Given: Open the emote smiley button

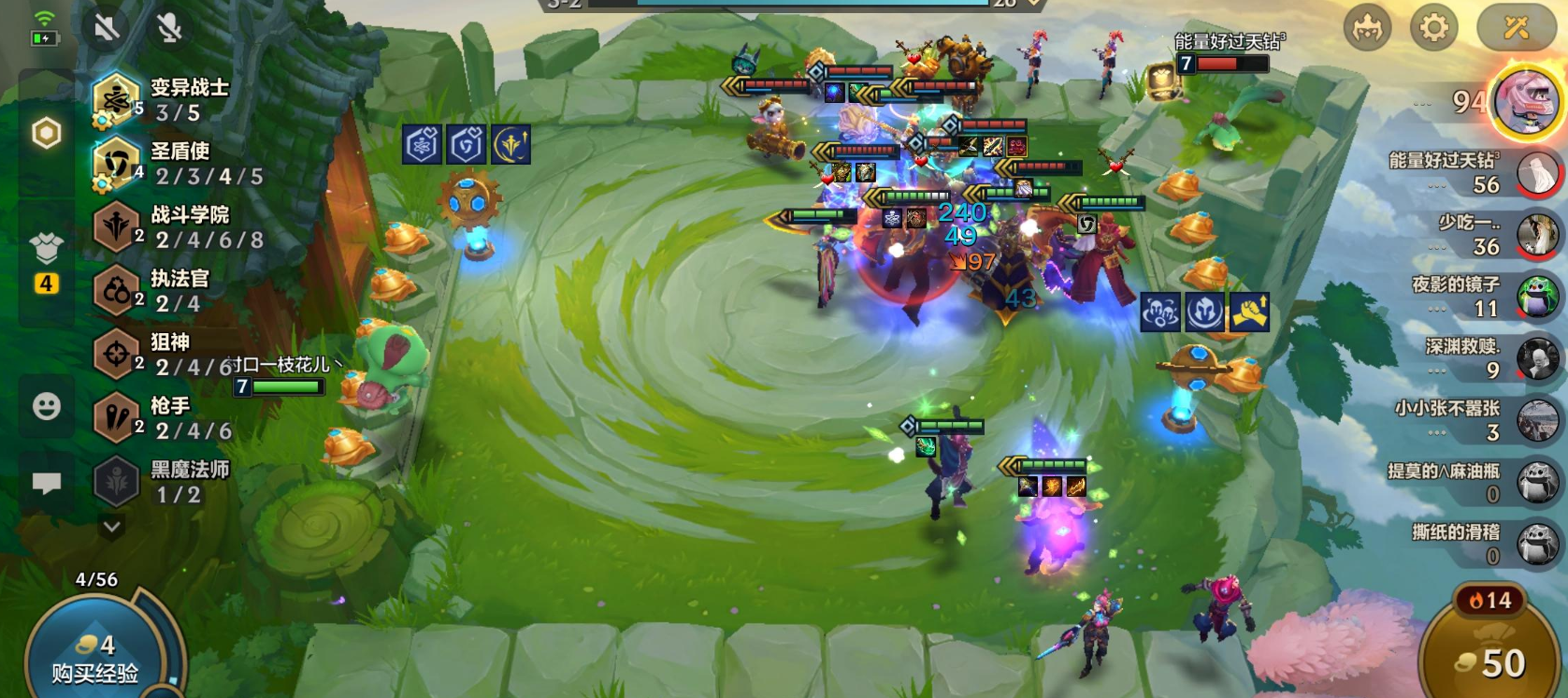Looking at the screenshot, I should 47,406.
